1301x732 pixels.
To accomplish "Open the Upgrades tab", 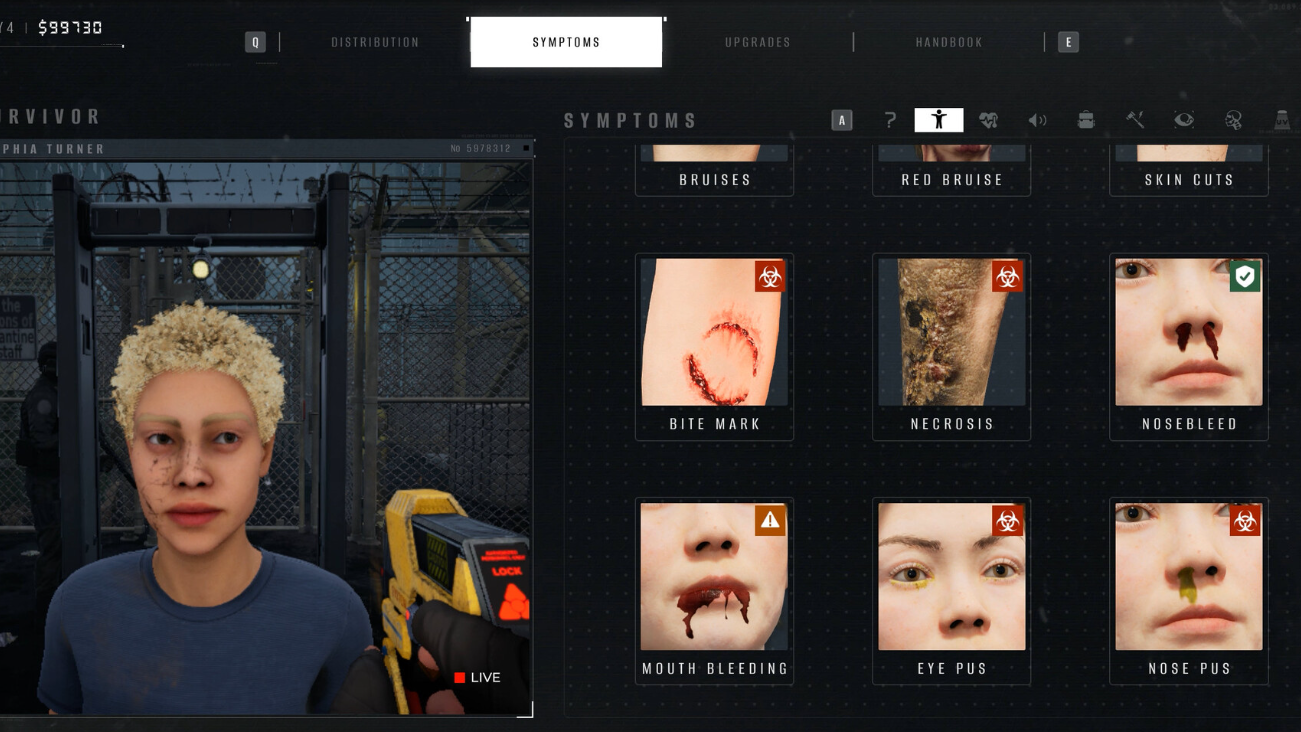I will 758,42.
